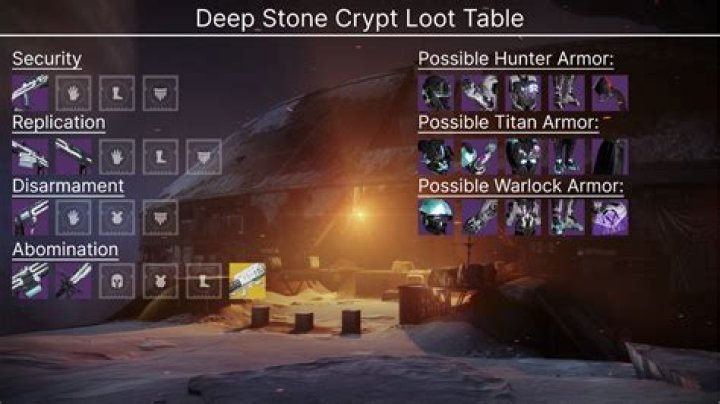720x404 pixels.
Task: Choose the gauntlets slot under Security
Action: click(x=73, y=92)
